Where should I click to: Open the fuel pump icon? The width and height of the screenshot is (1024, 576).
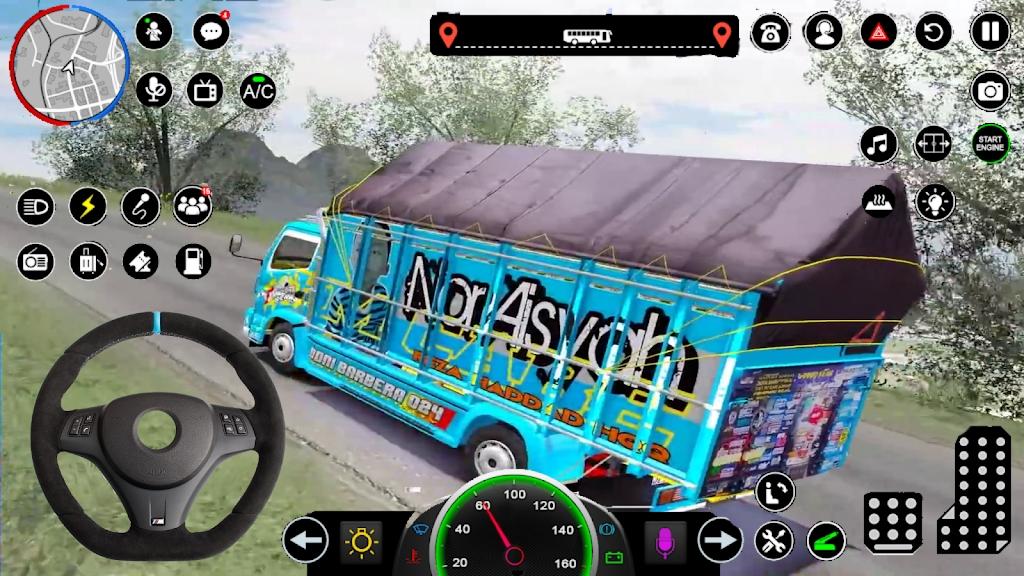[x=192, y=261]
